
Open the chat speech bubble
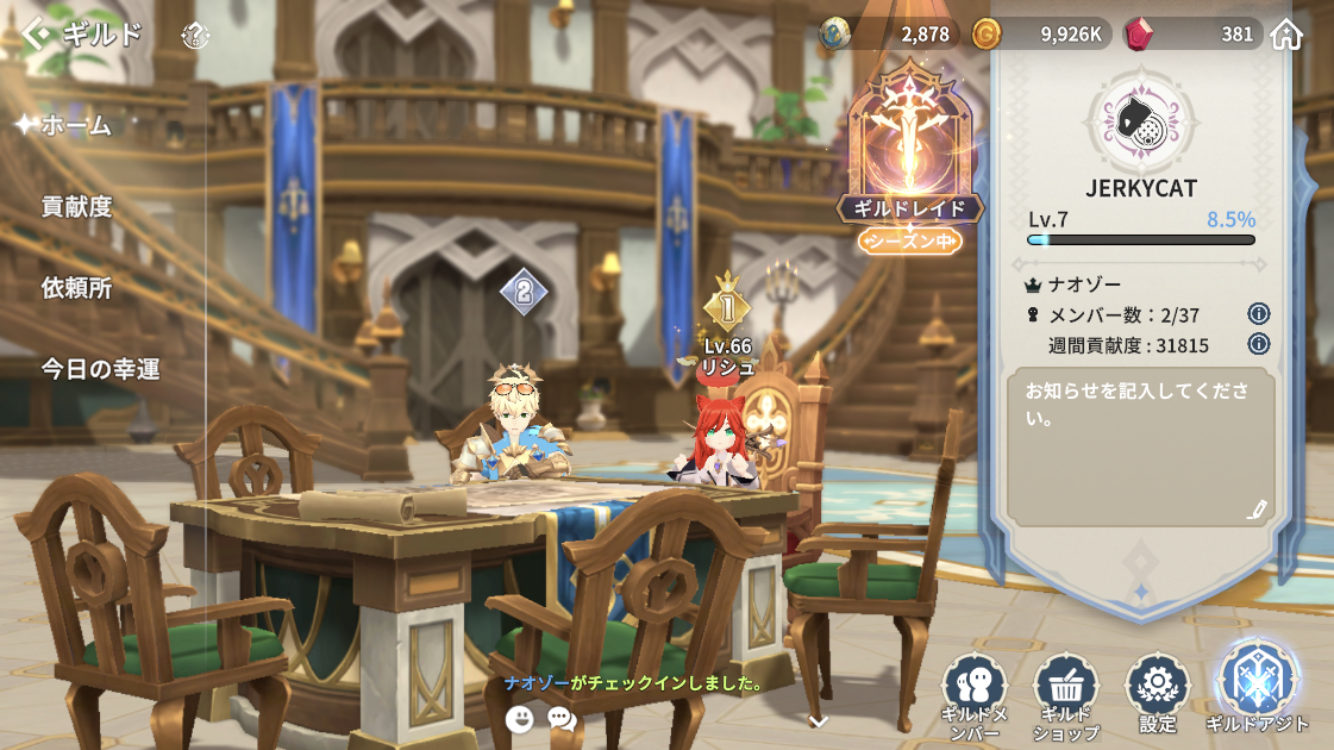(x=562, y=718)
